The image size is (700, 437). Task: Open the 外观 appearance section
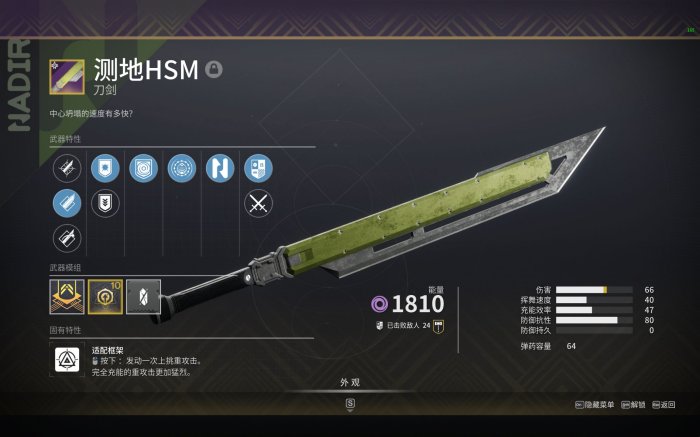pyautogui.click(x=349, y=381)
